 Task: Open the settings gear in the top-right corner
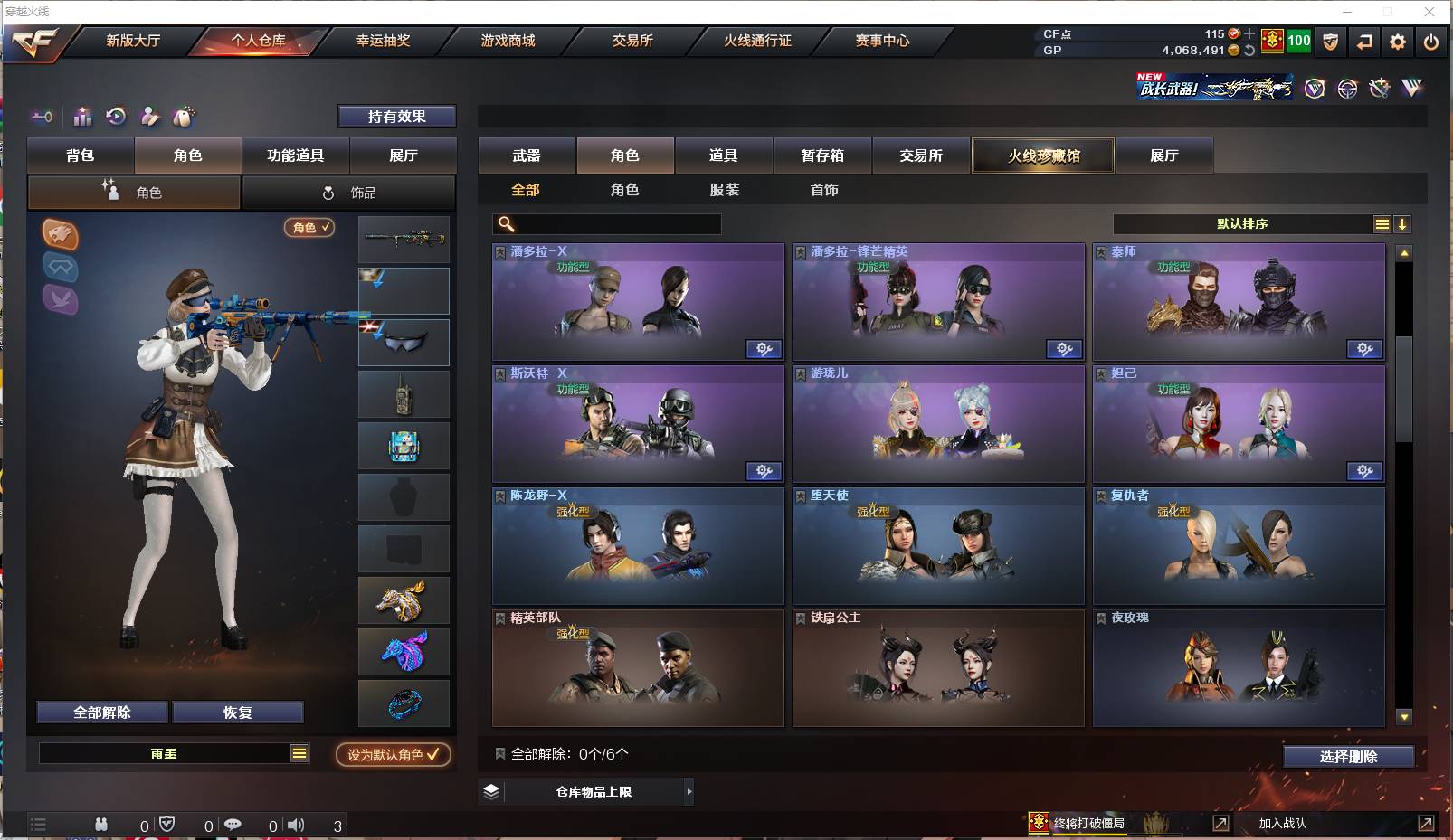pyautogui.click(x=1398, y=42)
